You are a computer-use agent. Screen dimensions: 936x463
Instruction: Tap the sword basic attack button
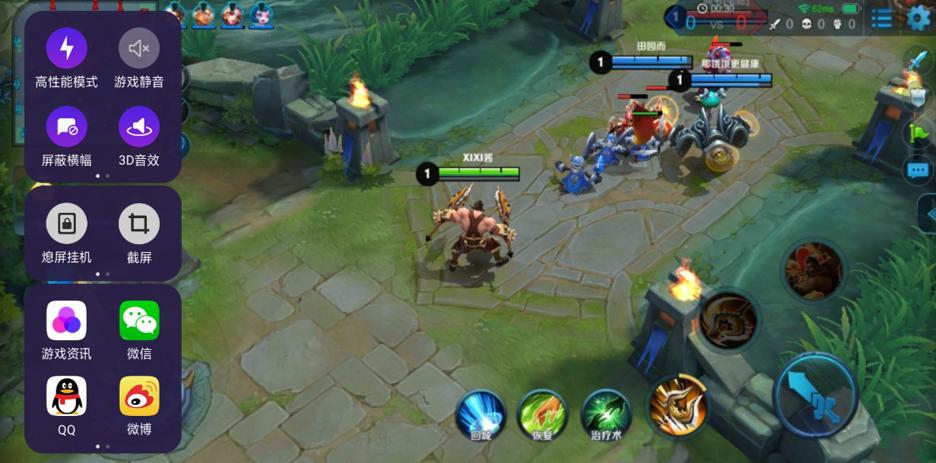[817, 395]
